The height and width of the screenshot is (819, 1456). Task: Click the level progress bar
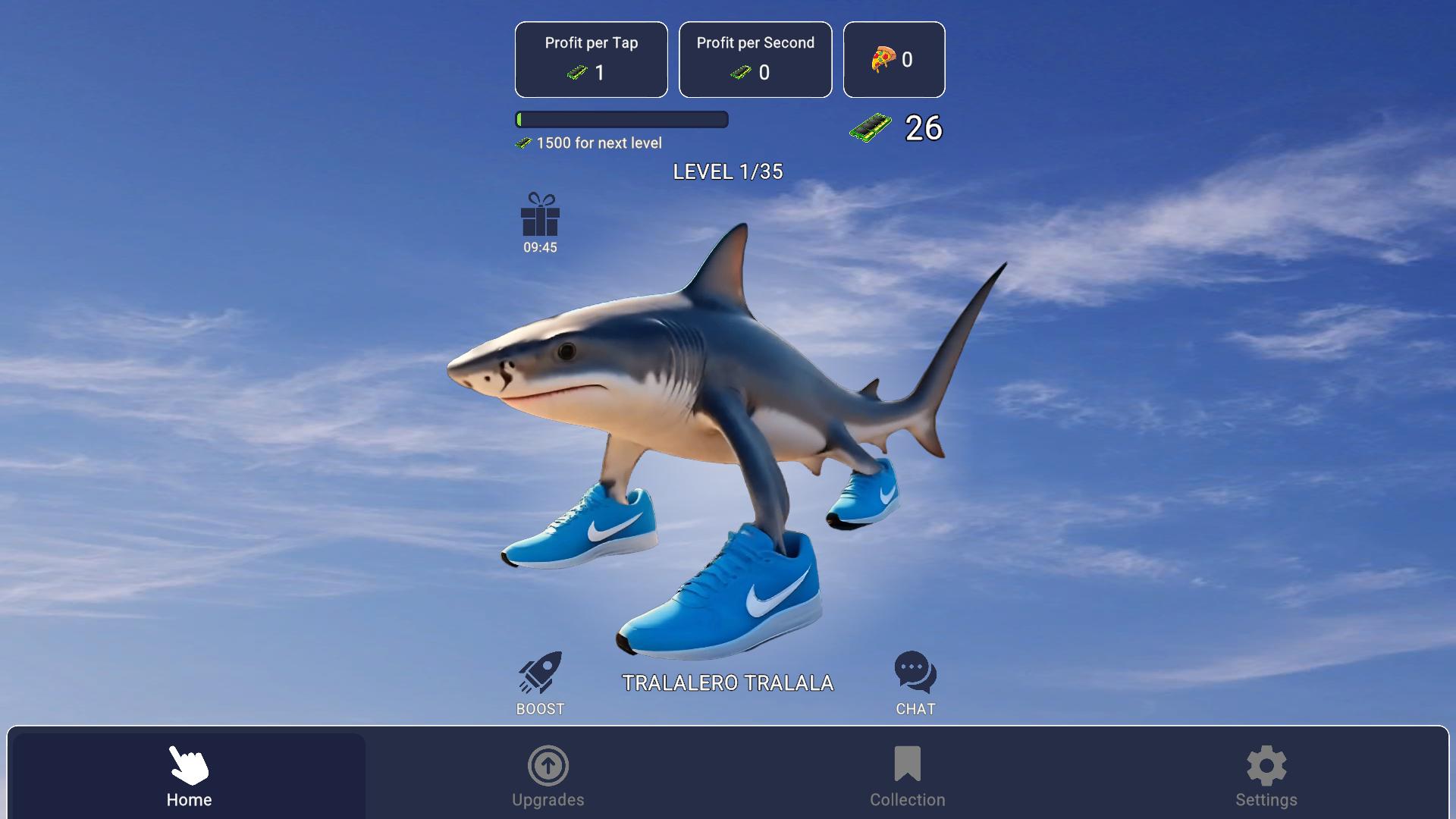tap(622, 120)
